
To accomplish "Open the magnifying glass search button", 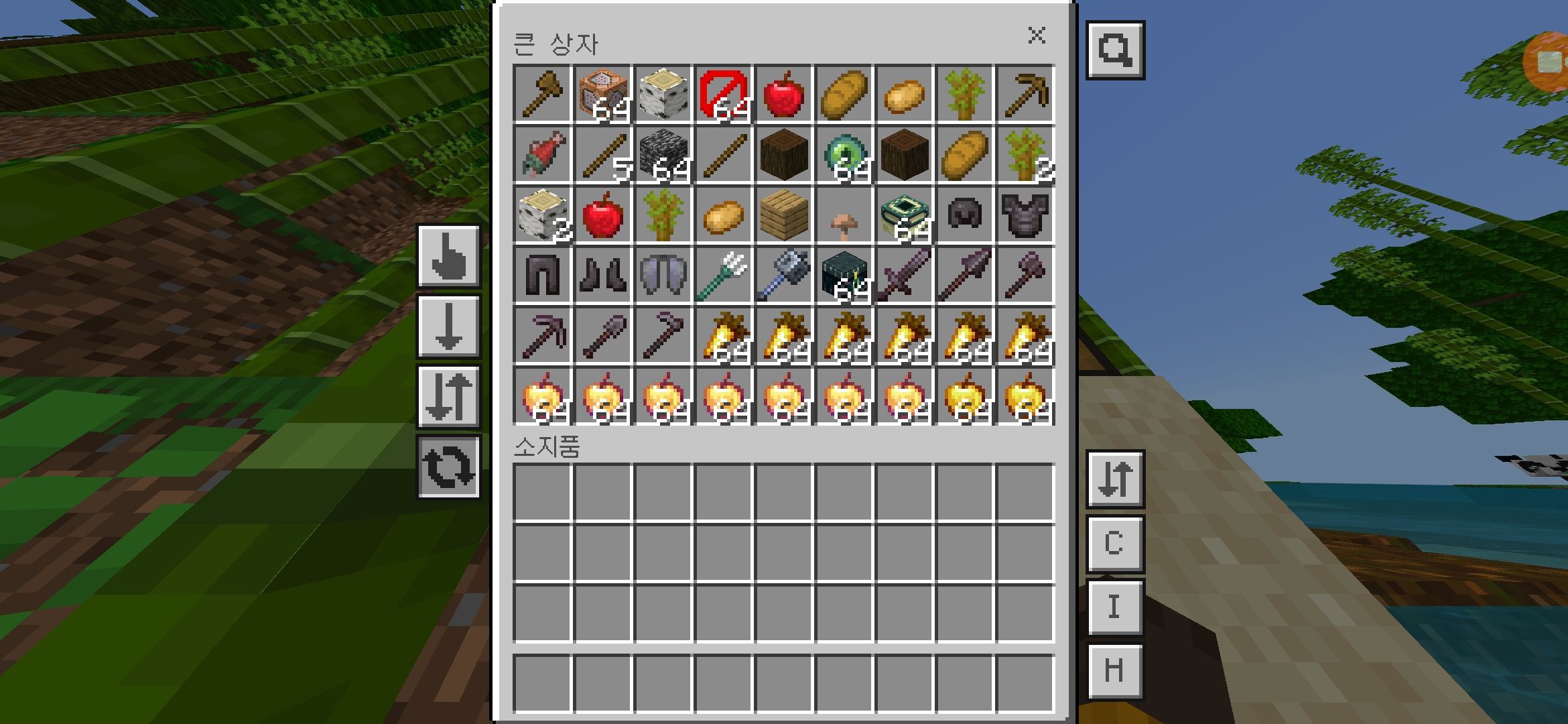I will tap(1115, 50).
